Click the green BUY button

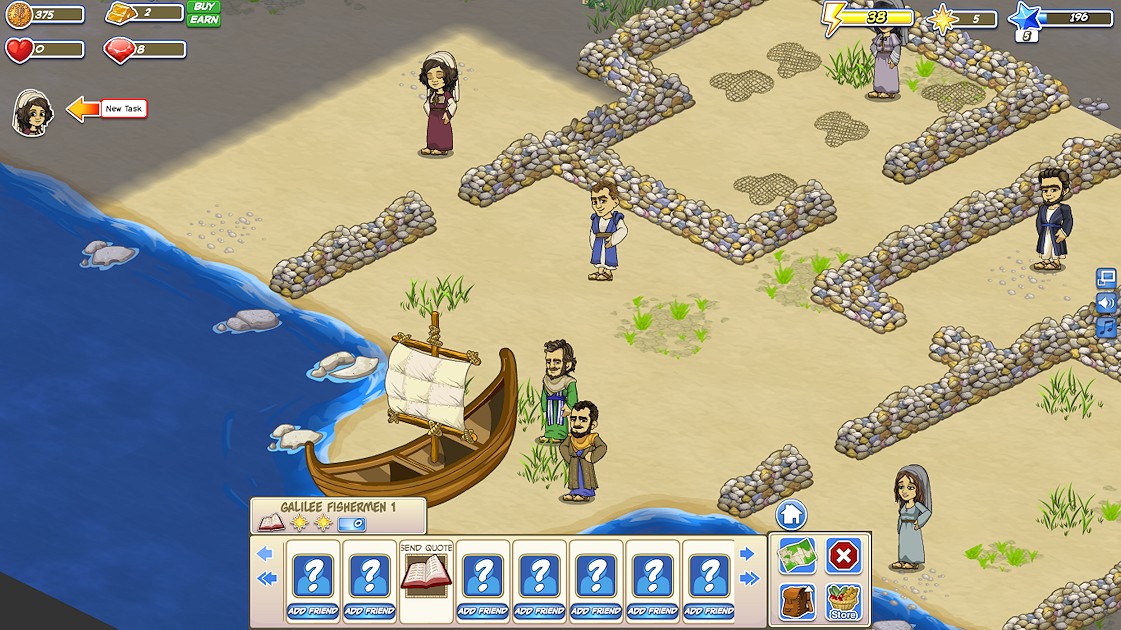[203, 7]
